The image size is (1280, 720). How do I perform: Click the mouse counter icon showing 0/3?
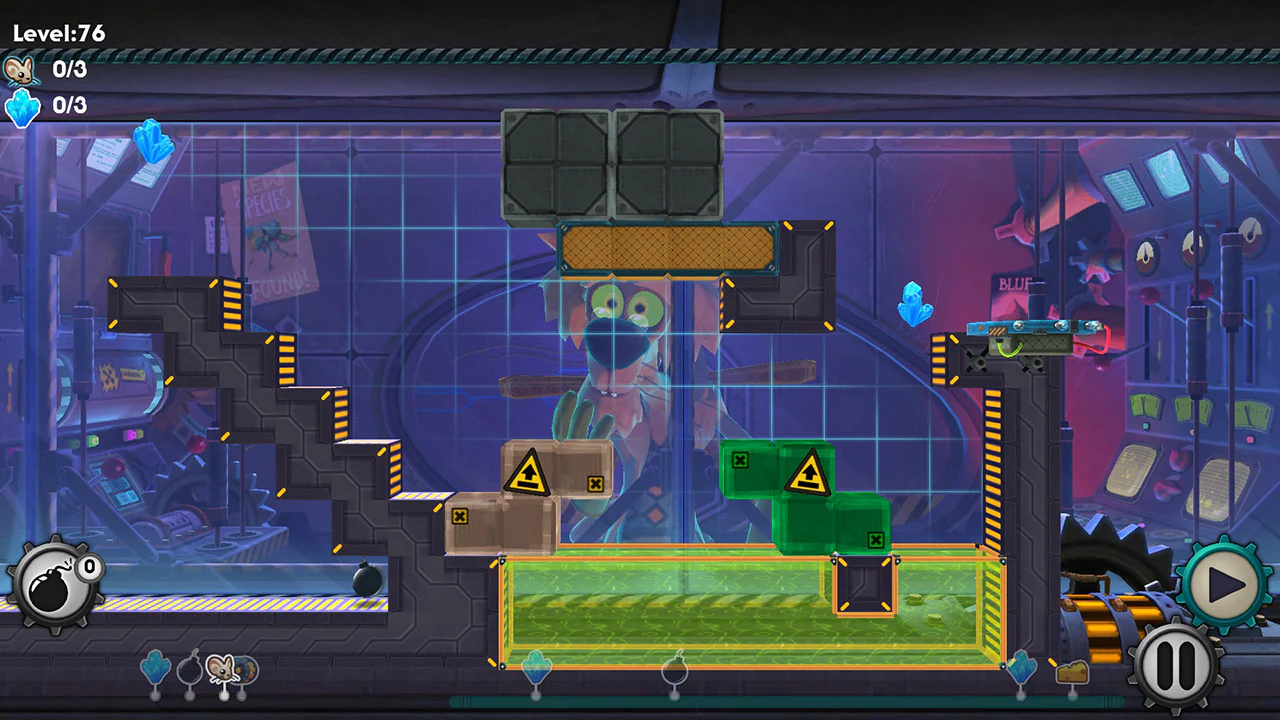pos(22,70)
